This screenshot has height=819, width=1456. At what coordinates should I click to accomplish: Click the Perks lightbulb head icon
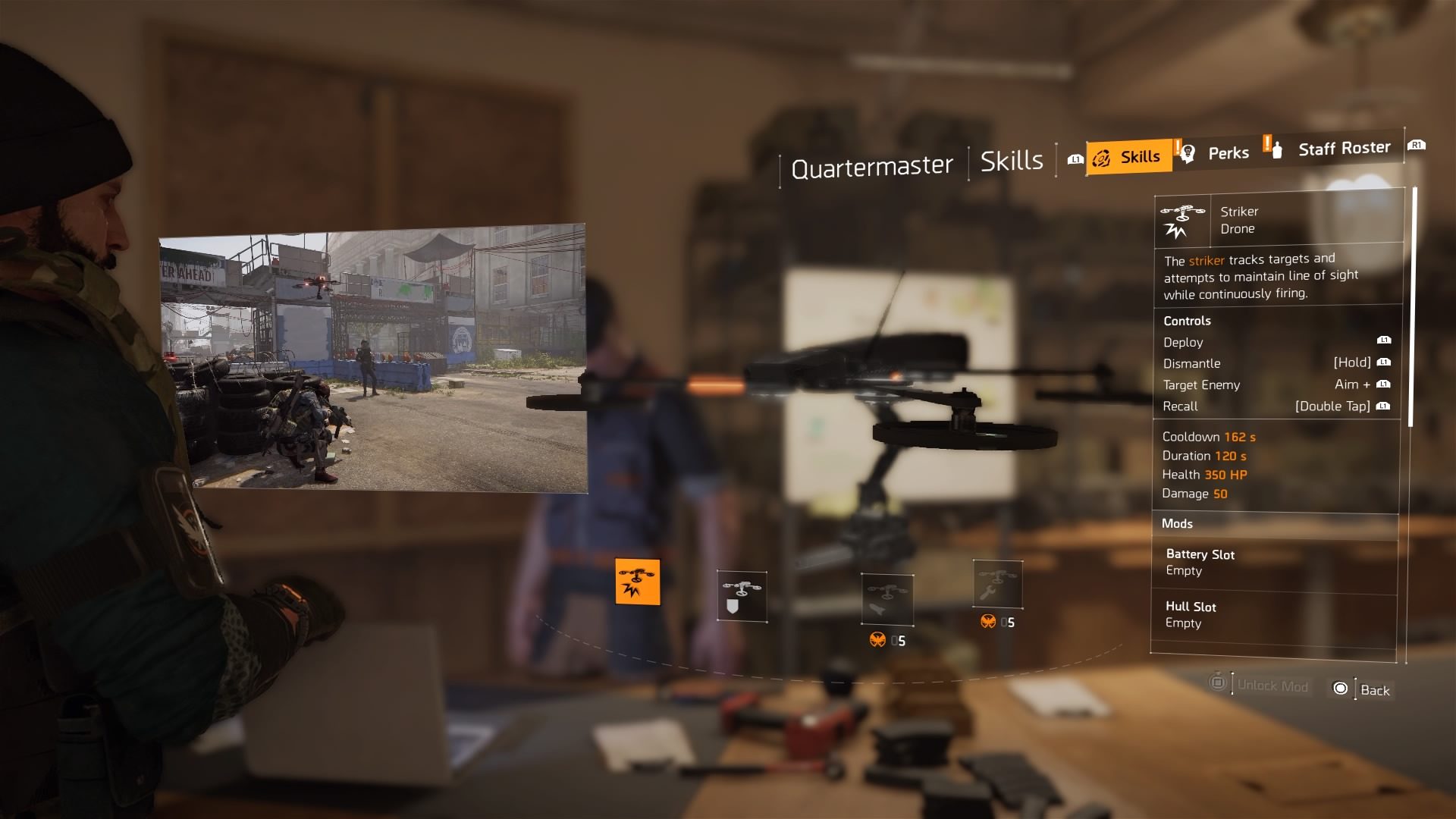point(1187,152)
